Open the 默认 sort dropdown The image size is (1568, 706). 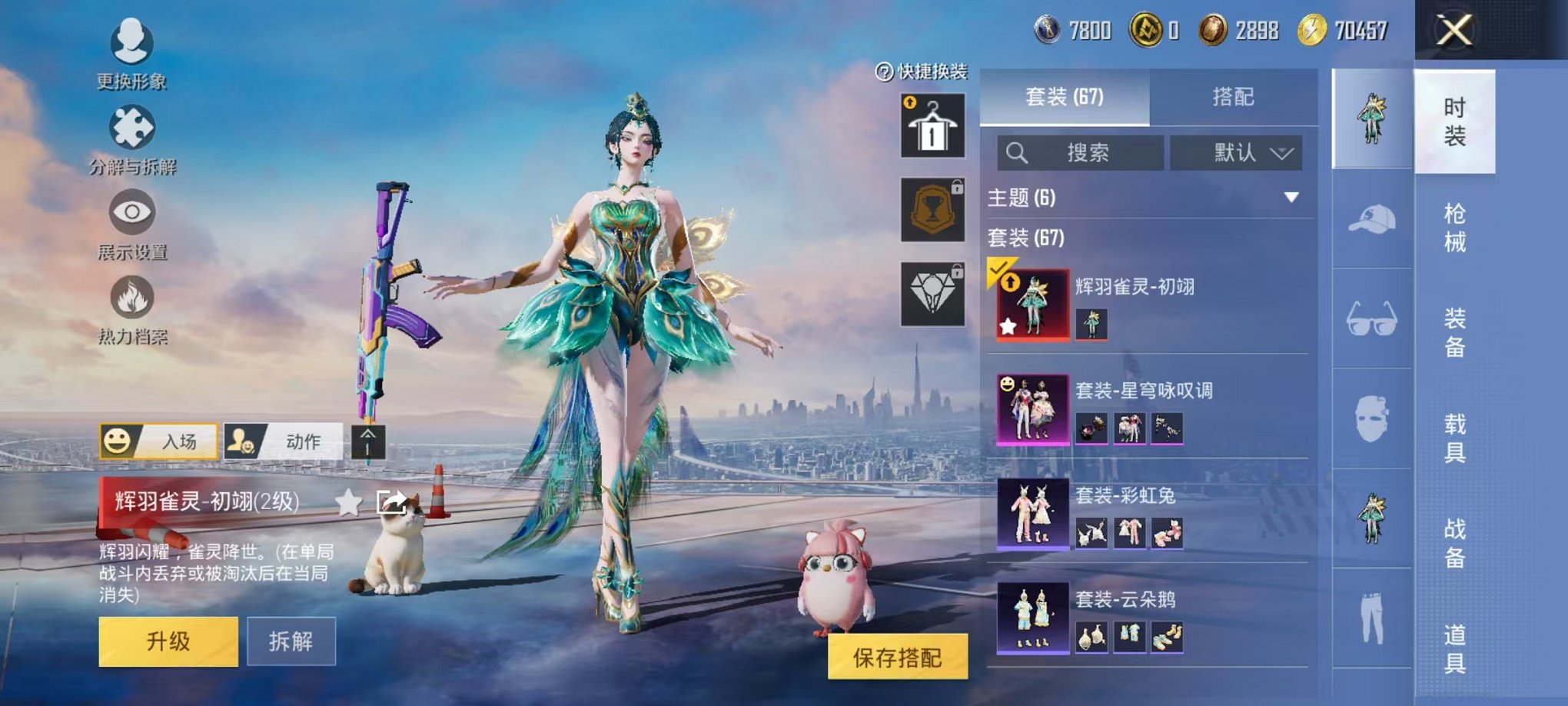[x=1236, y=152]
